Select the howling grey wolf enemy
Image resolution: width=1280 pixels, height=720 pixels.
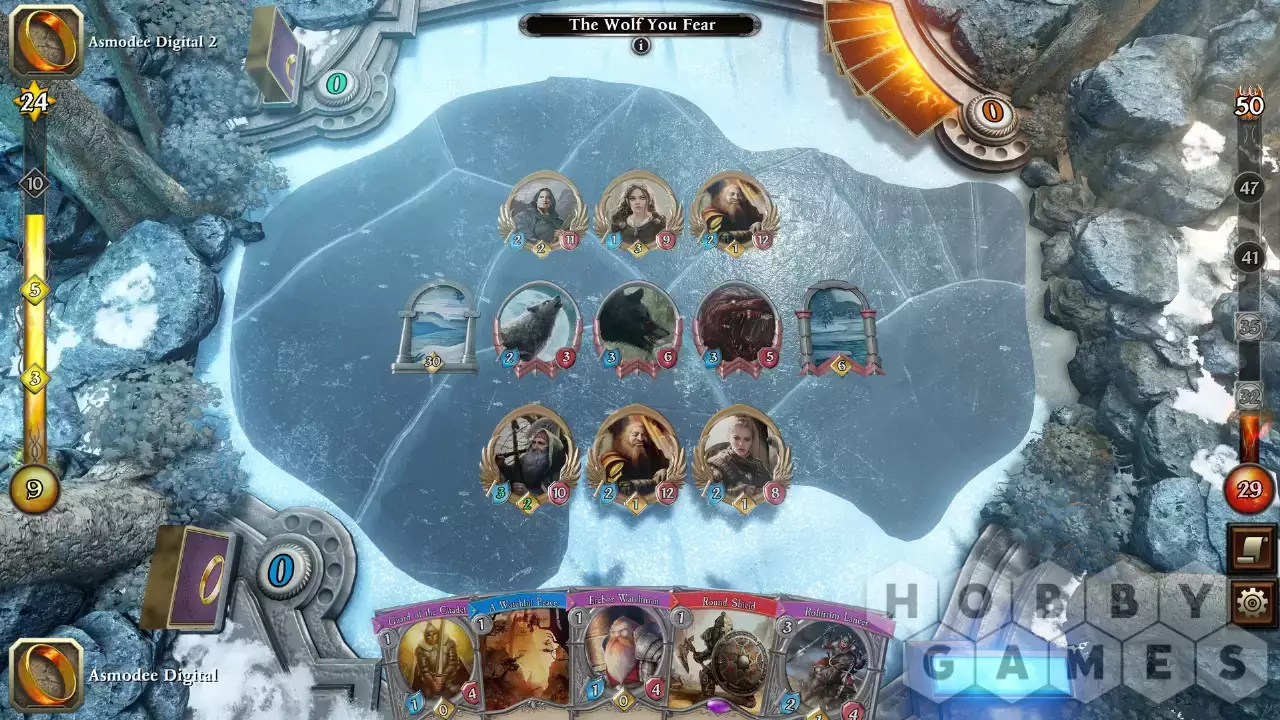538,324
